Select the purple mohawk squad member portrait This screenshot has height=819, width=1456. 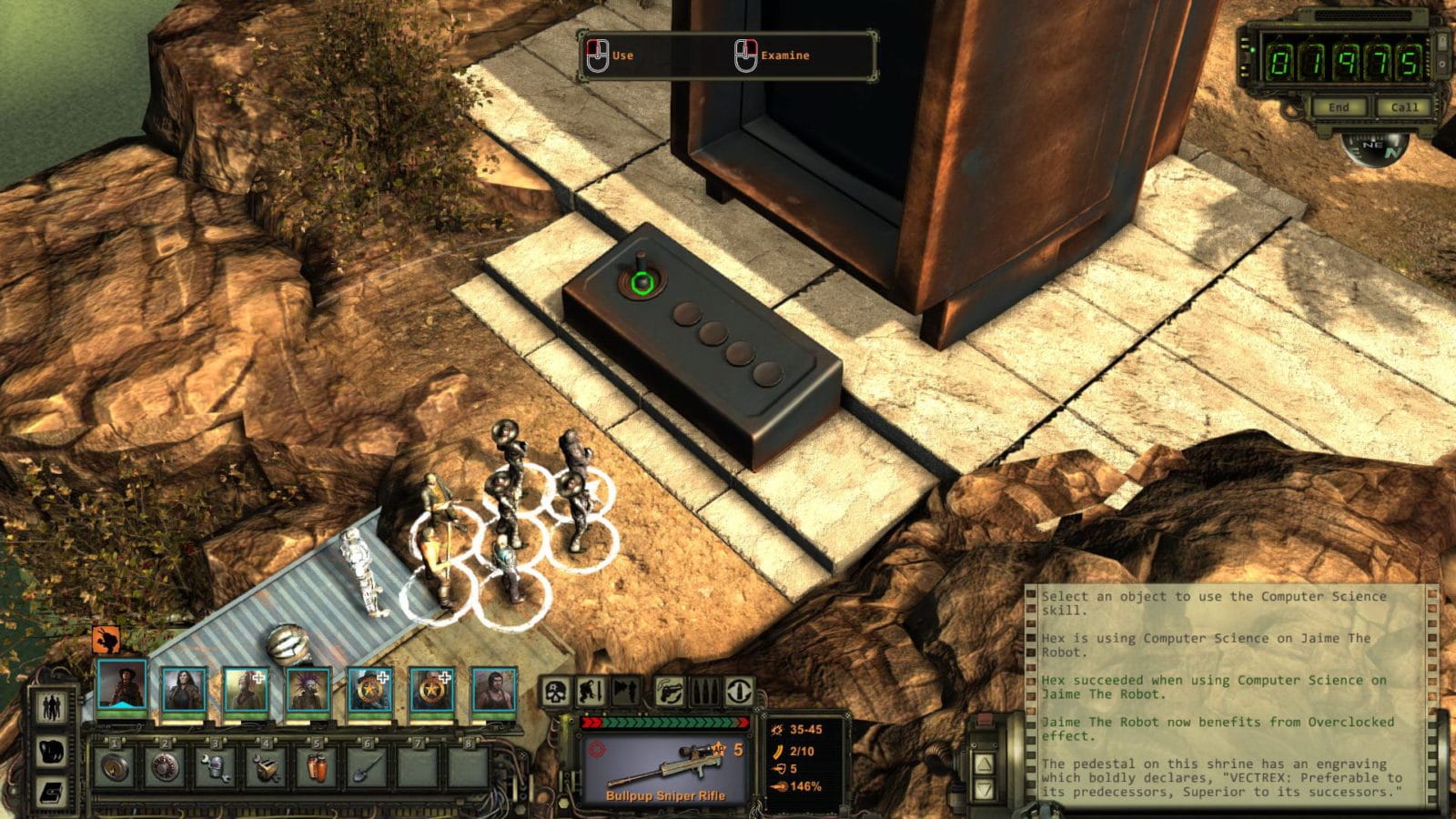point(308,690)
